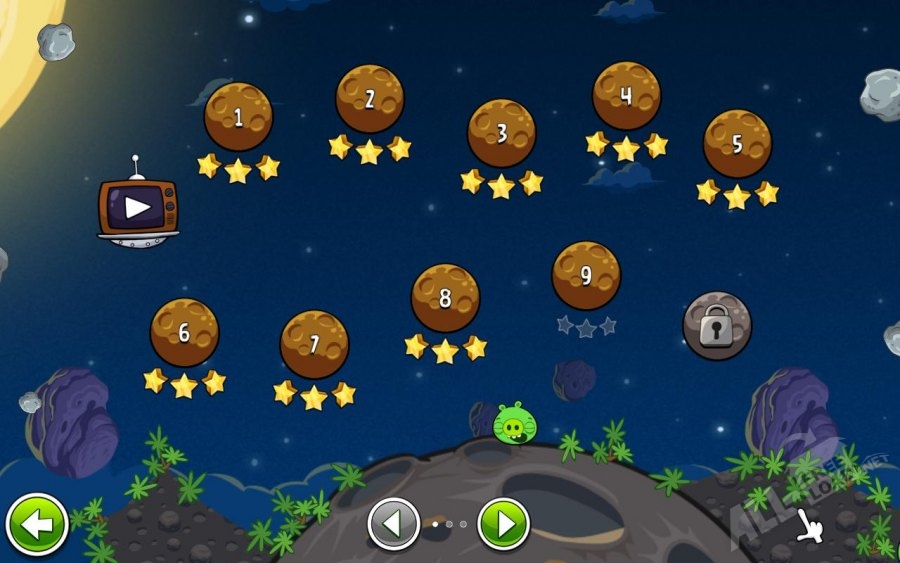This screenshot has height=563, width=900.
Task: Choose level 6 planet
Action: 184,332
